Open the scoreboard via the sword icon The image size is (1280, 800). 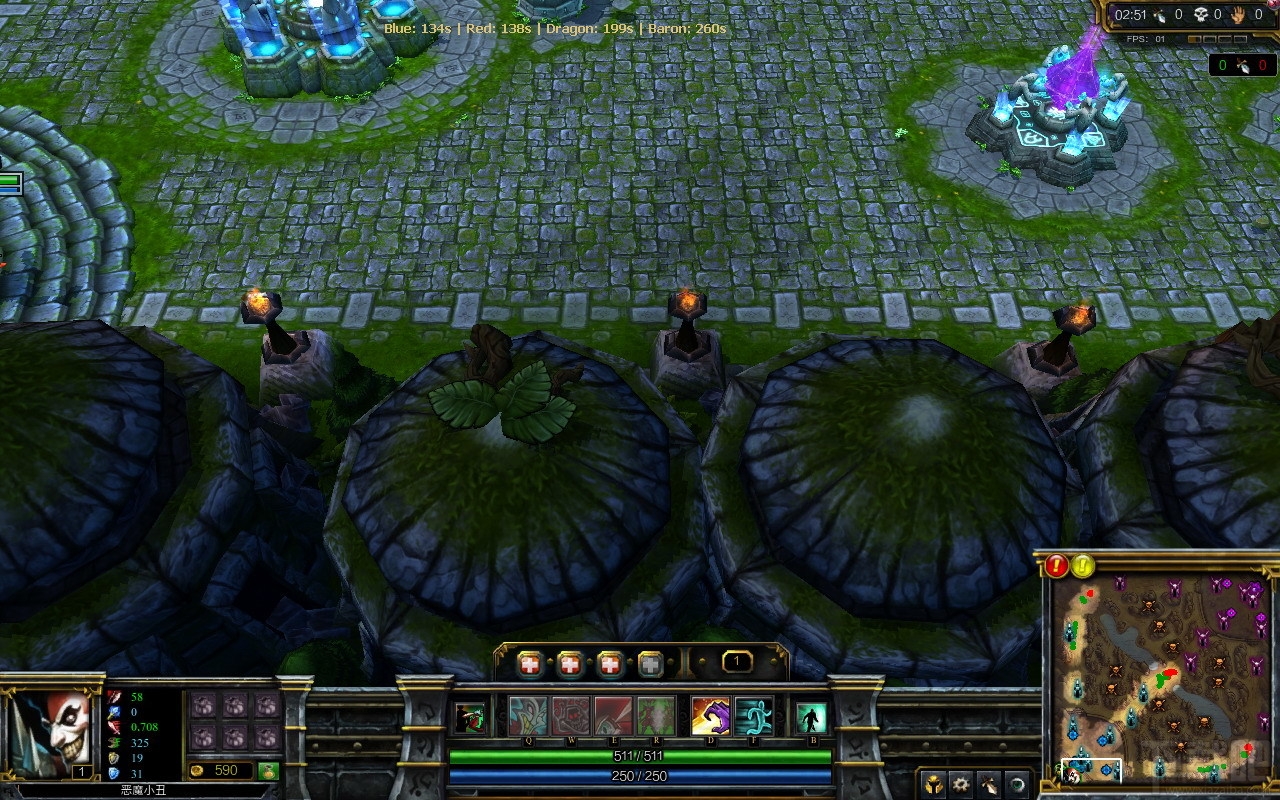click(x=988, y=784)
